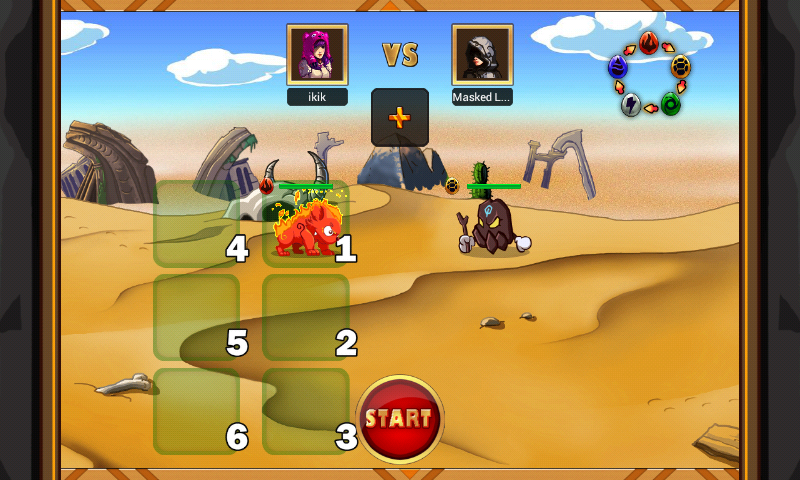This screenshot has height=480, width=800.
Task: Choose formation slot 1 with the fire monster
Action: pos(306,224)
